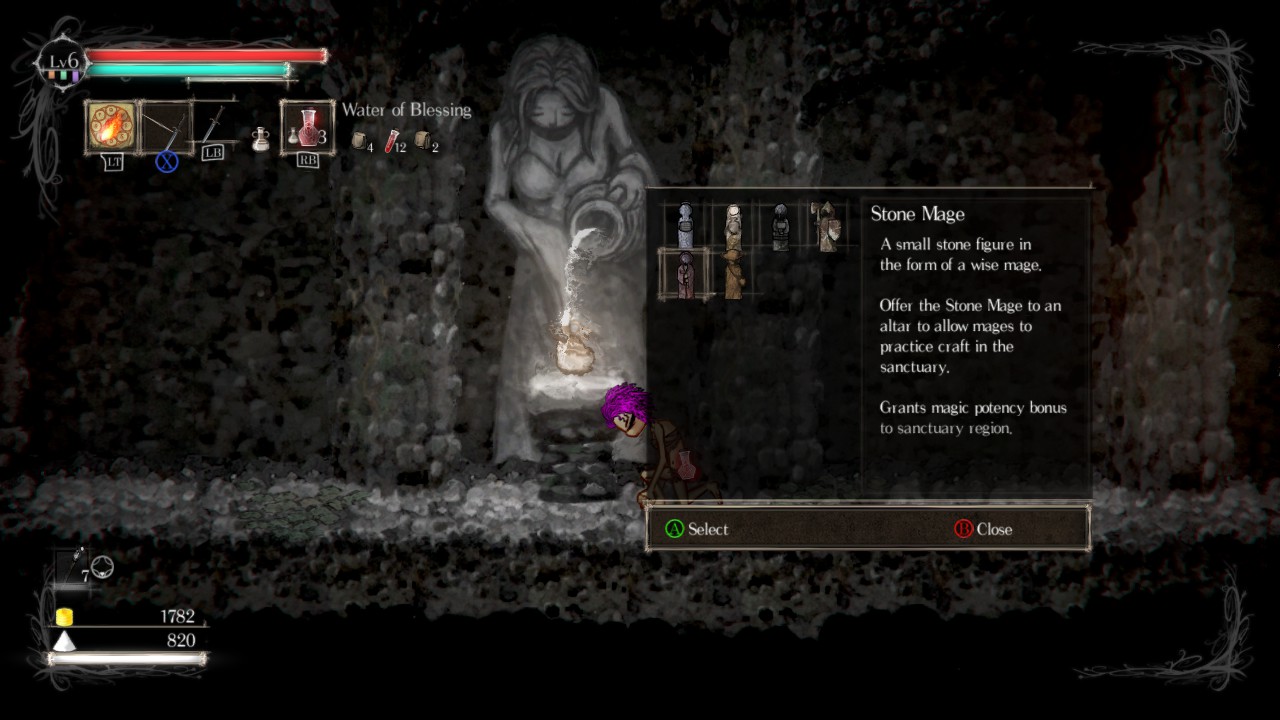
Task: Choose the axe-wielding stone figure
Action: pos(827,226)
